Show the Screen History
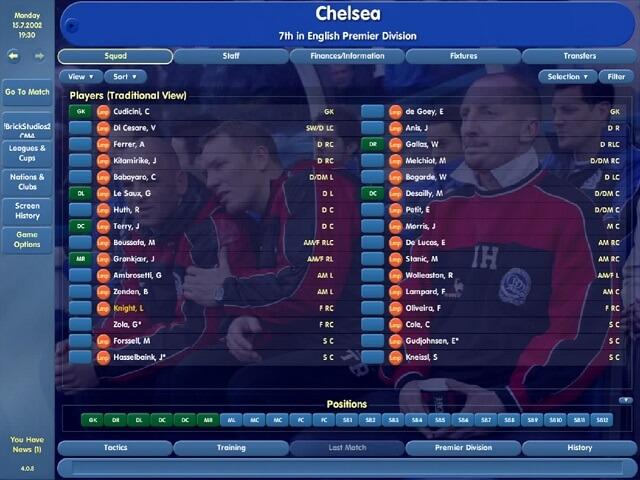This screenshot has height=480, width=640. click(x=27, y=211)
